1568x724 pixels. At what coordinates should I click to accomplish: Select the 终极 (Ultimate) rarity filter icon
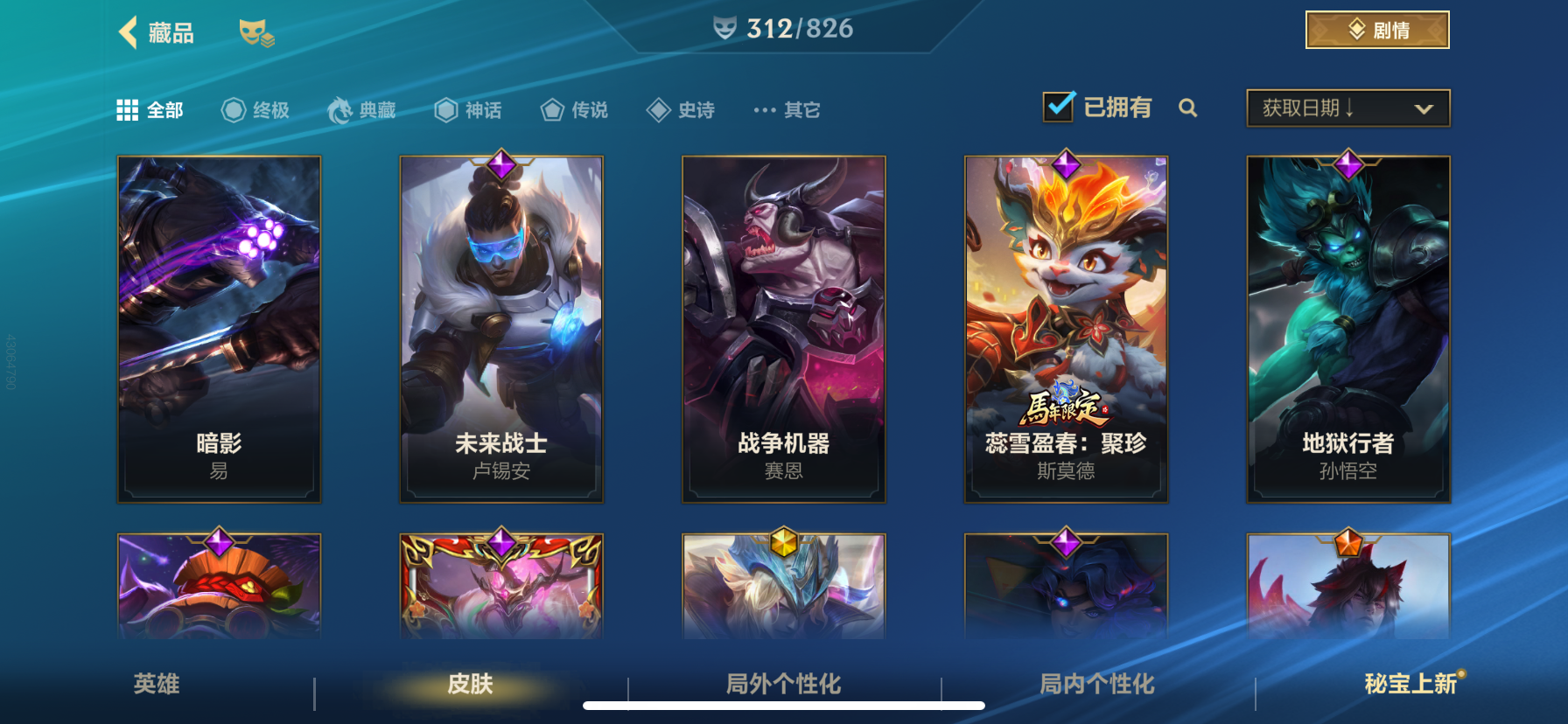click(x=232, y=108)
